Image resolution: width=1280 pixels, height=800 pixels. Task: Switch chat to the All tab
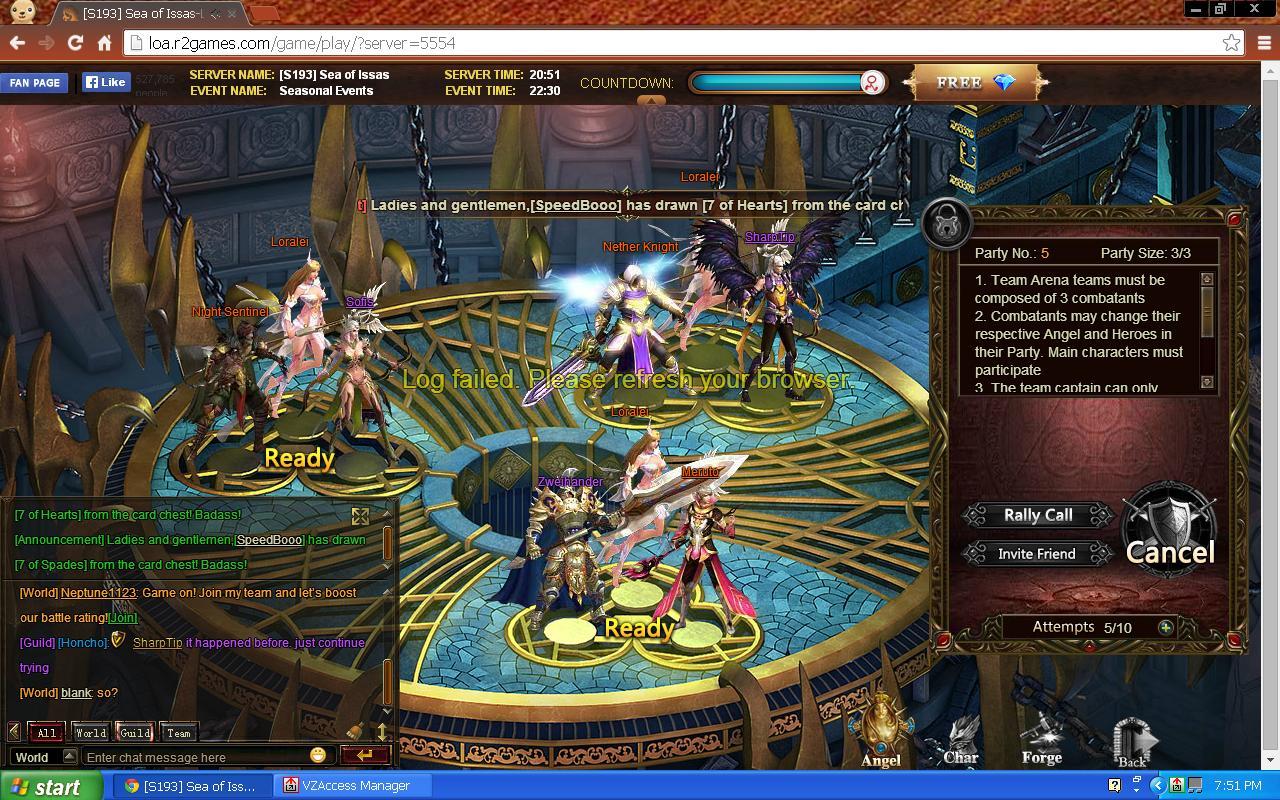46,732
